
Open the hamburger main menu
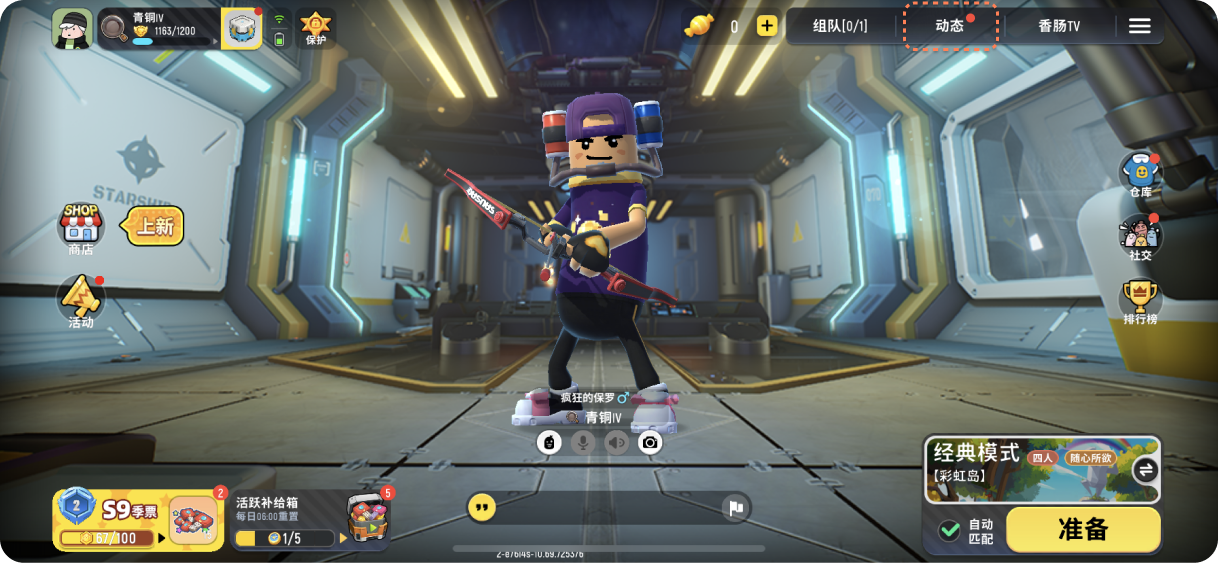(x=1140, y=26)
